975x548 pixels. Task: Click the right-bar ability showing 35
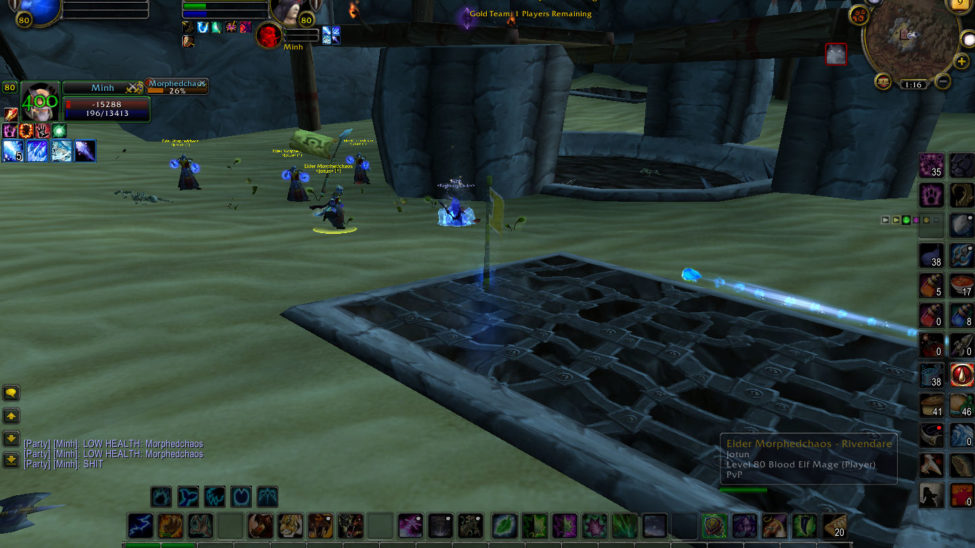coord(932,165)
